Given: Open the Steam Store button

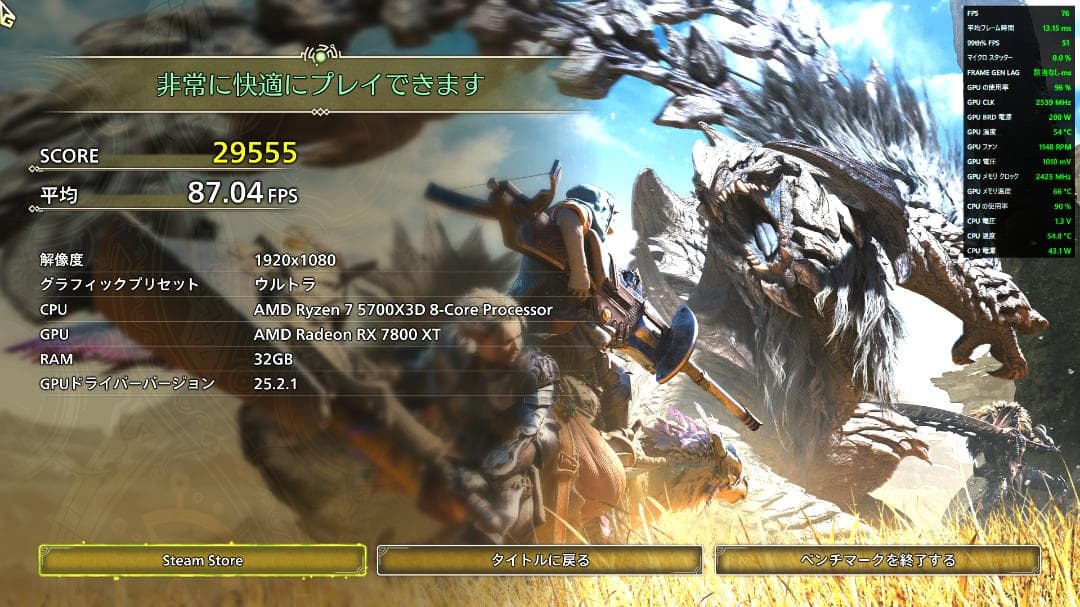Looking at the screenshot, I should 203,560.
